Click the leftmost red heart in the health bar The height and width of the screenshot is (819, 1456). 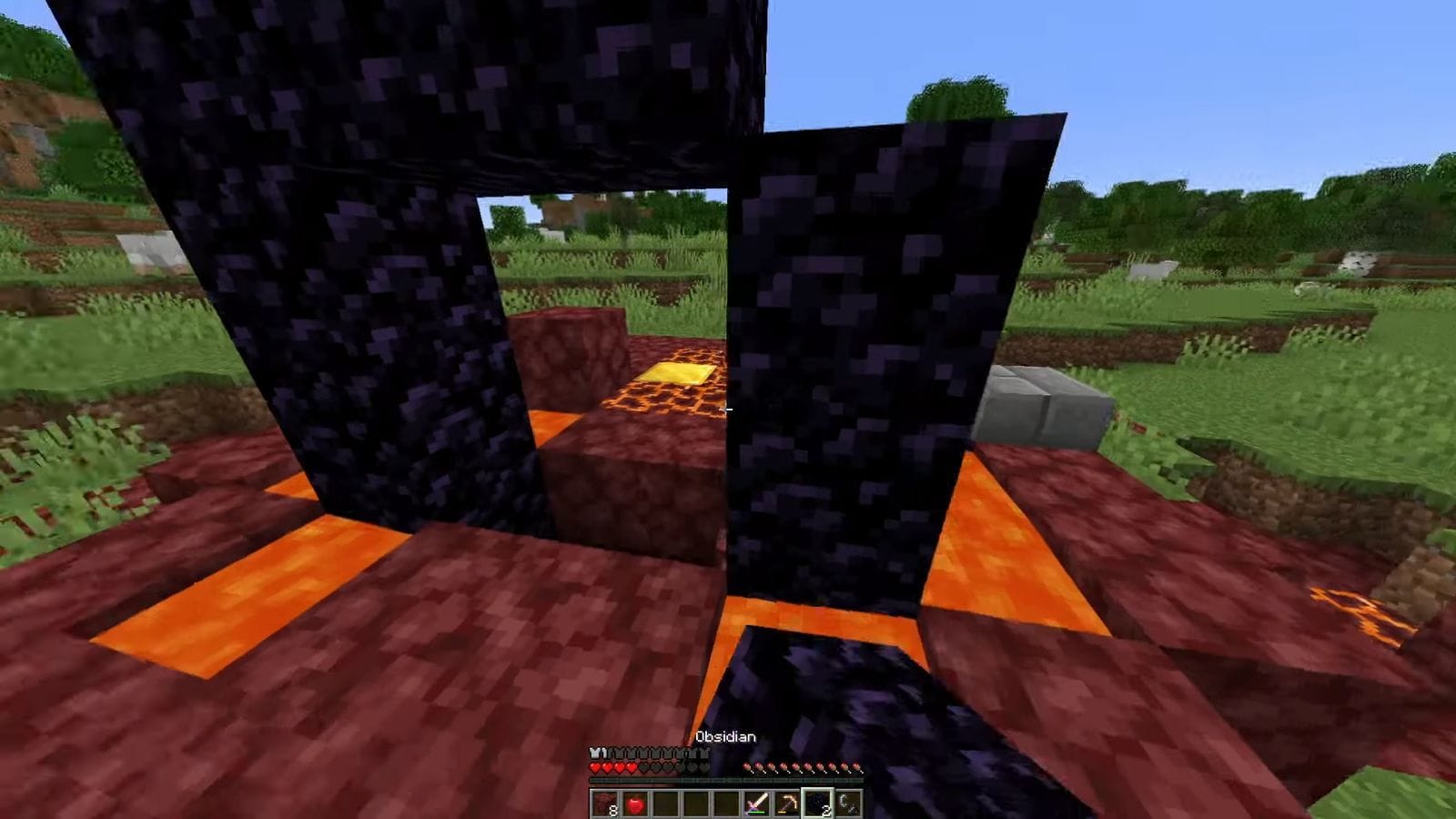[x=595, y=768]
